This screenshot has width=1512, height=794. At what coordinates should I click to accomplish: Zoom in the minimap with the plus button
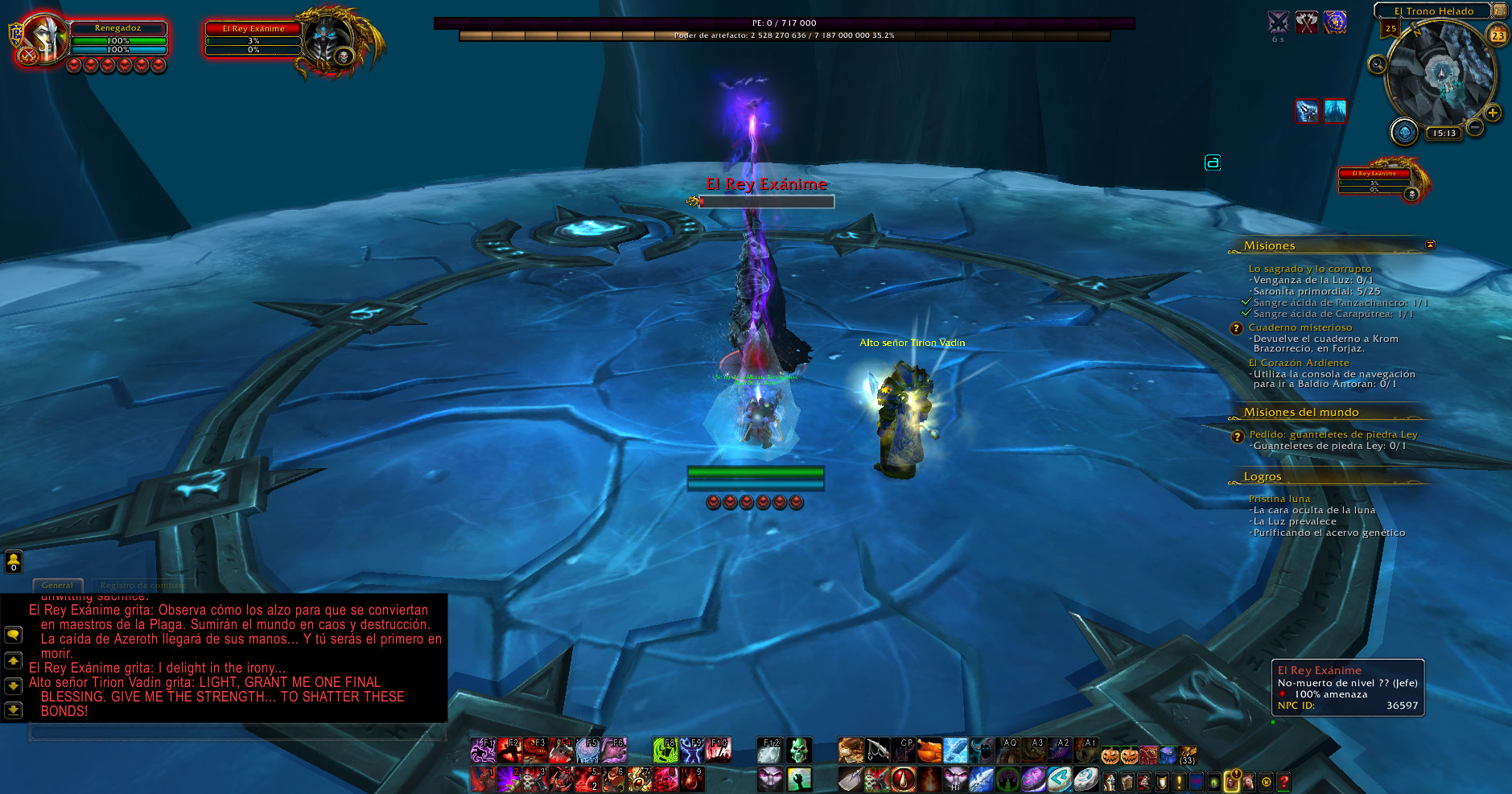click(1493, 113)
